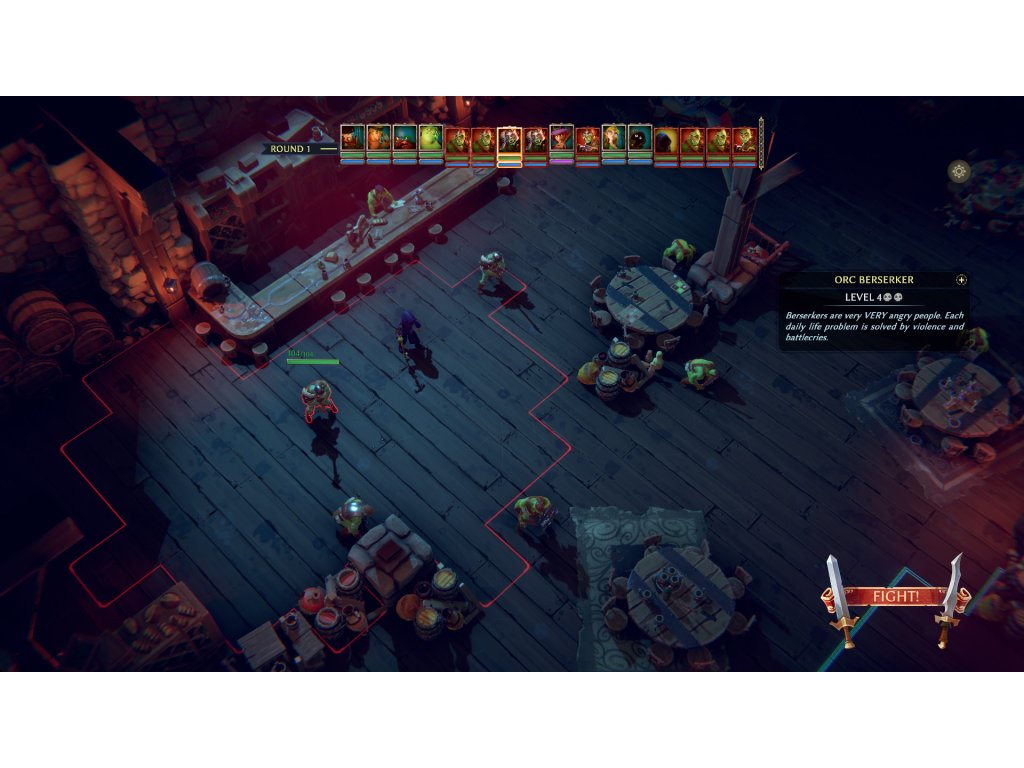
Task: Open settings with the gear icon
Action: point(959,172)
